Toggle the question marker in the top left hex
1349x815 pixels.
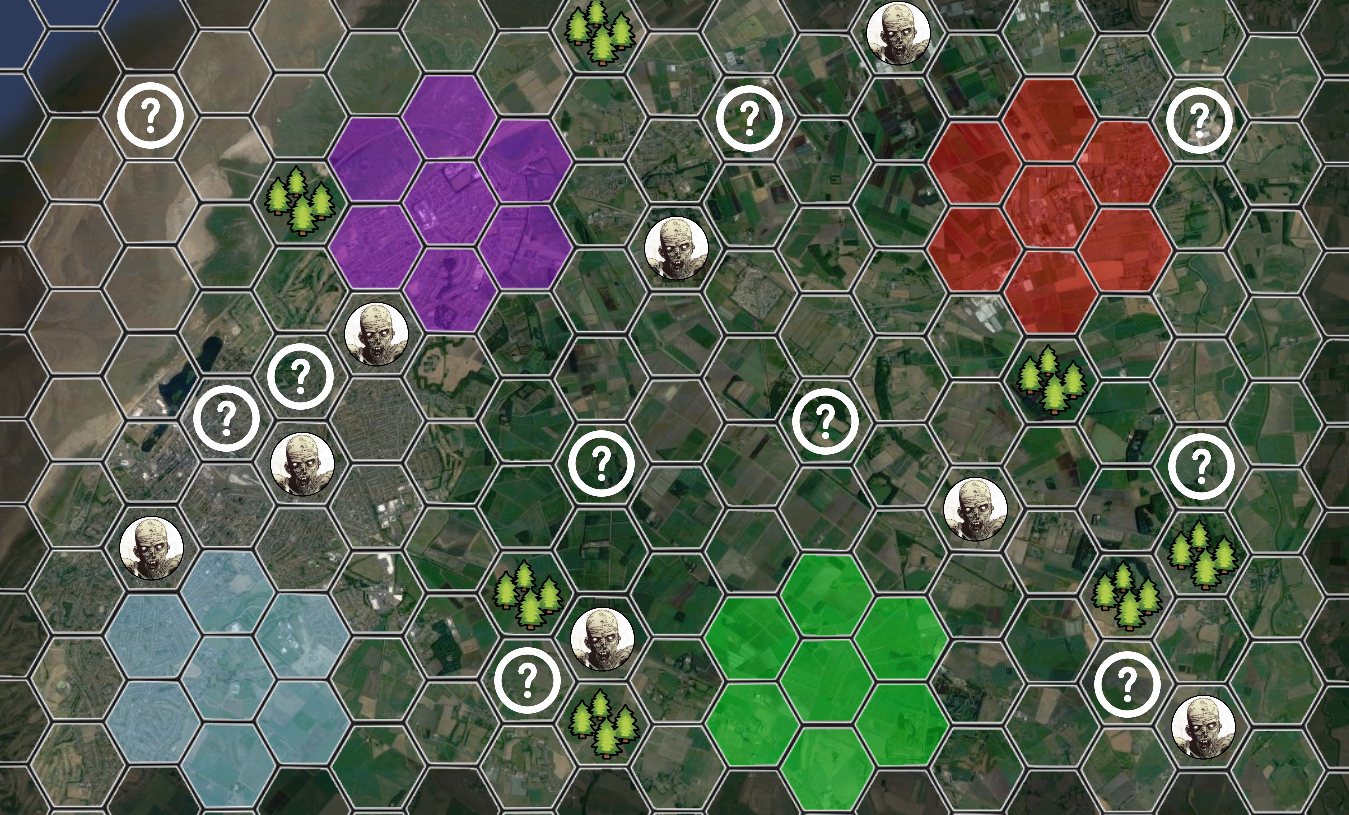point(152,116)
